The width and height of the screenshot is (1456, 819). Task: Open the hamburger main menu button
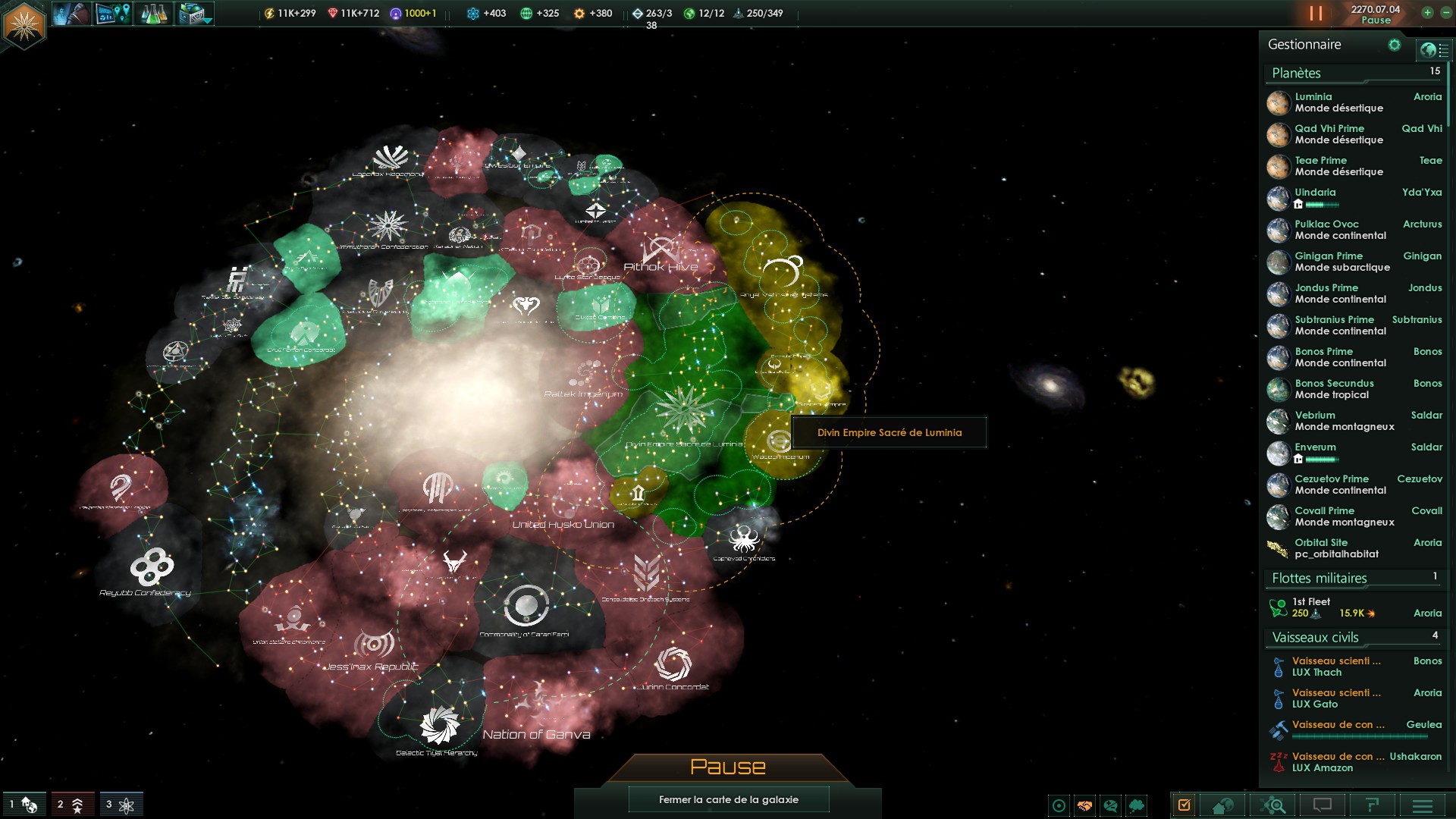(x=1422, y=805)
